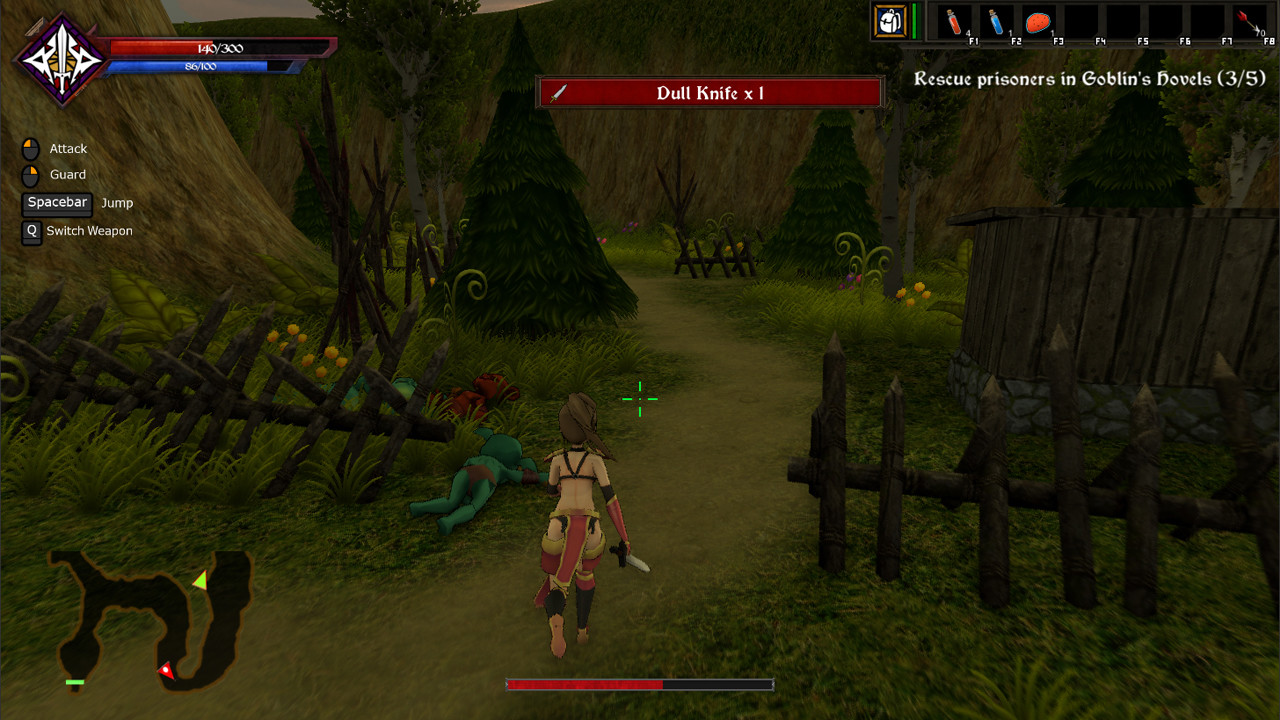The image size is (1280, 720).
Task: Click the enemy health bar at screen bottom
Action: pyautogui.click(x=639, y=686)
